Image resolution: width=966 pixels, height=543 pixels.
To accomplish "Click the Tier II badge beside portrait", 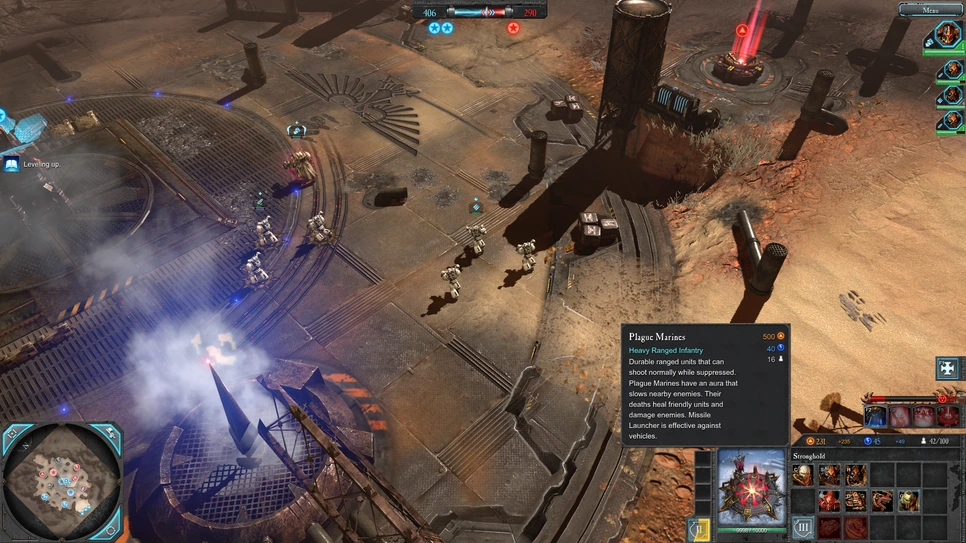I will pos(700,528).
